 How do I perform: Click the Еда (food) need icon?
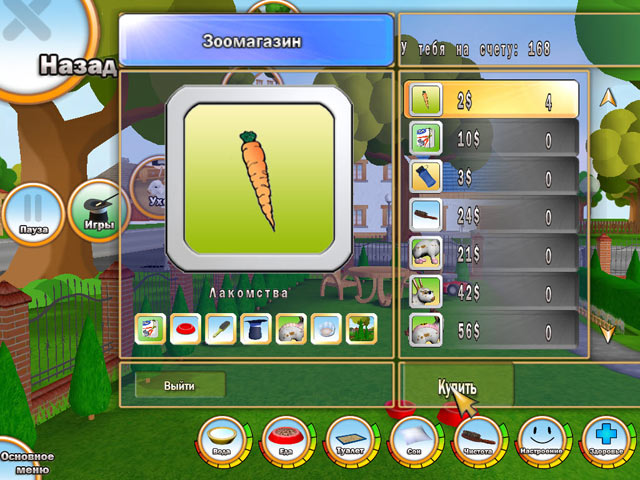(x=285, y=440)
